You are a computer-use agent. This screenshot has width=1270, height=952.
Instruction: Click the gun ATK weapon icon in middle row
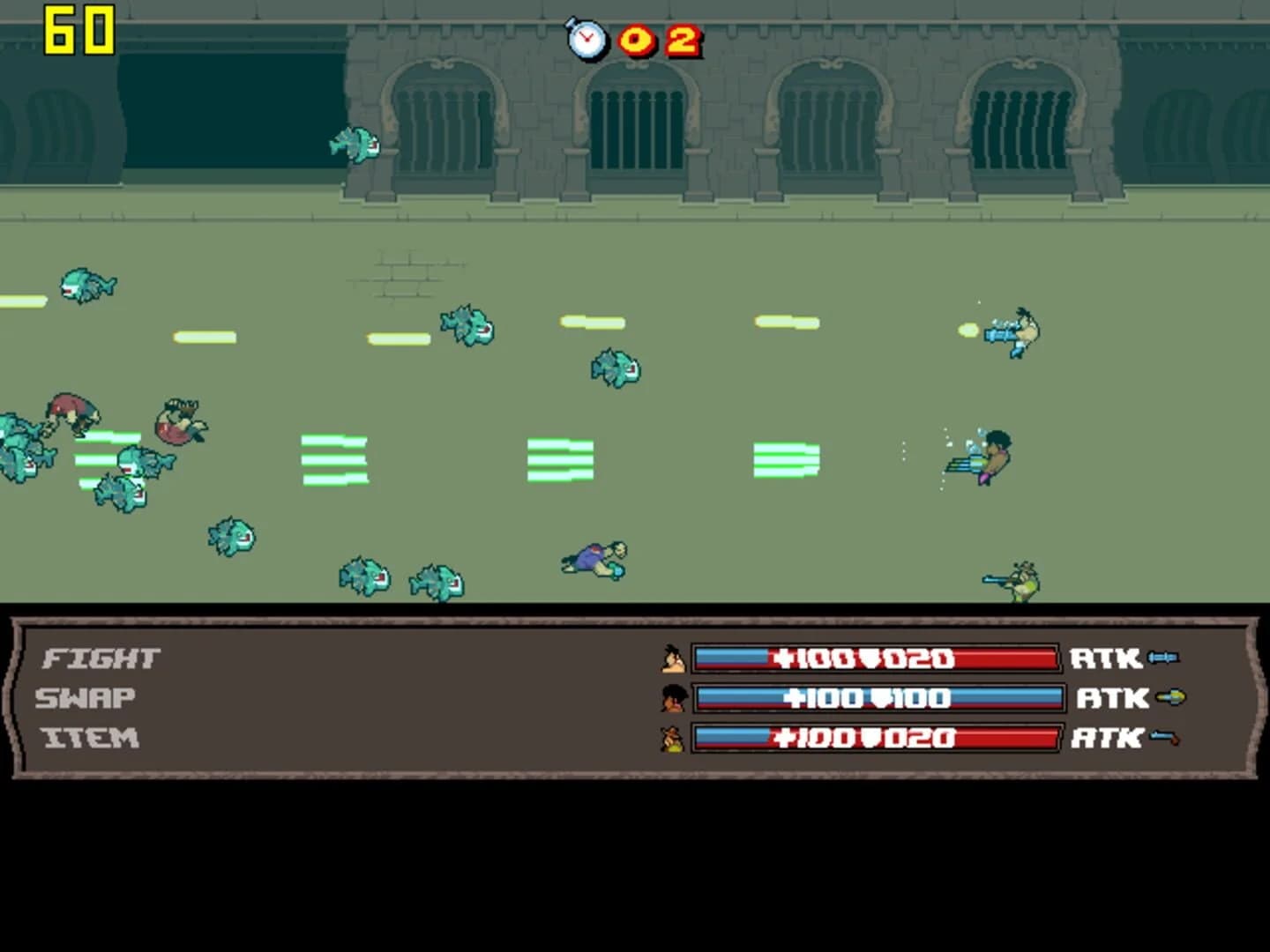coord(1171,697)
